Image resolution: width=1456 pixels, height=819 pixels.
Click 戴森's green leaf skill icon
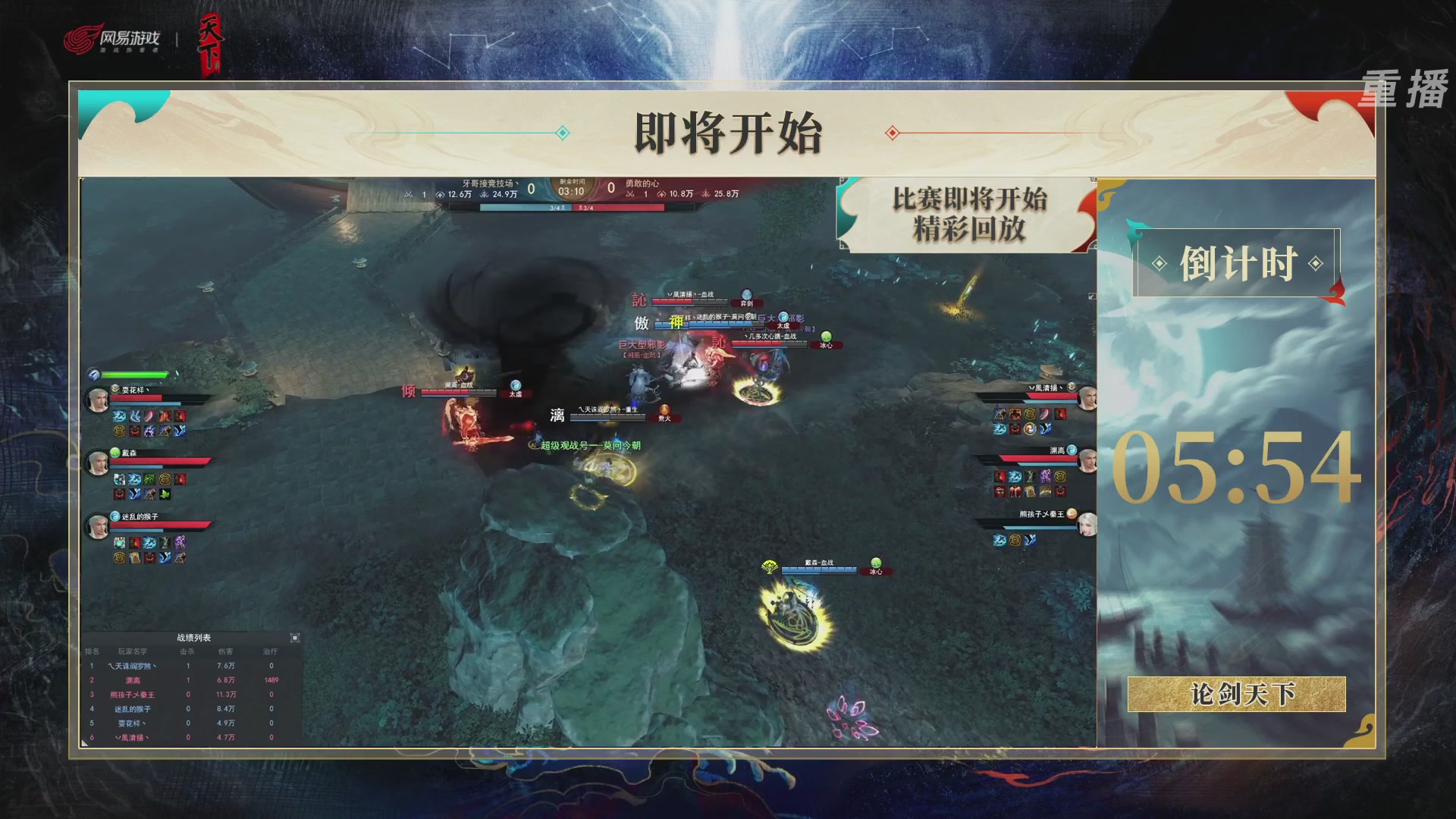[165, 494]
